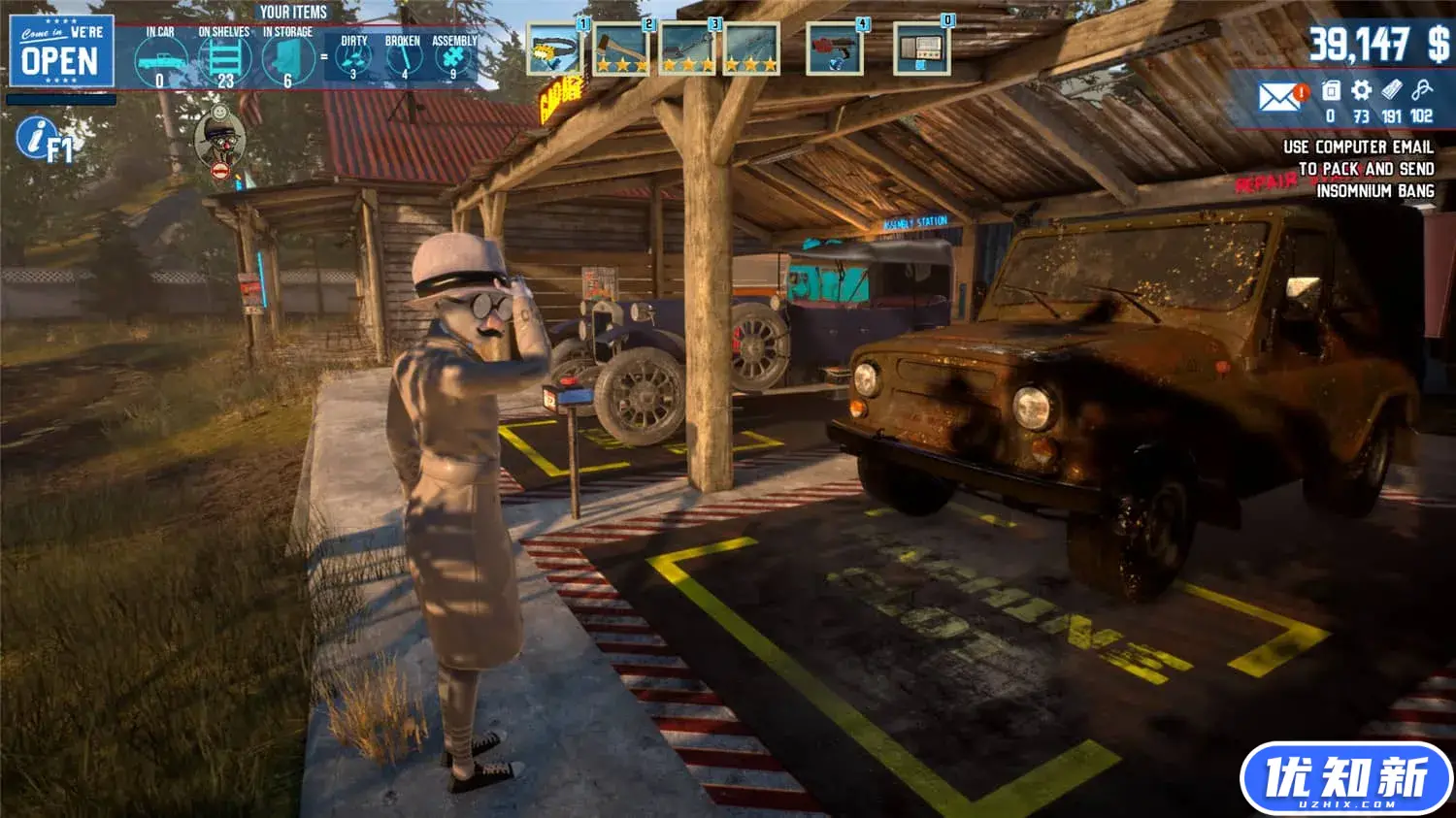The height and width of the screenshot is (818, 1456).
Task: Click the UZHIX.COM watermark logo
Action: (x=1345, y=778)
